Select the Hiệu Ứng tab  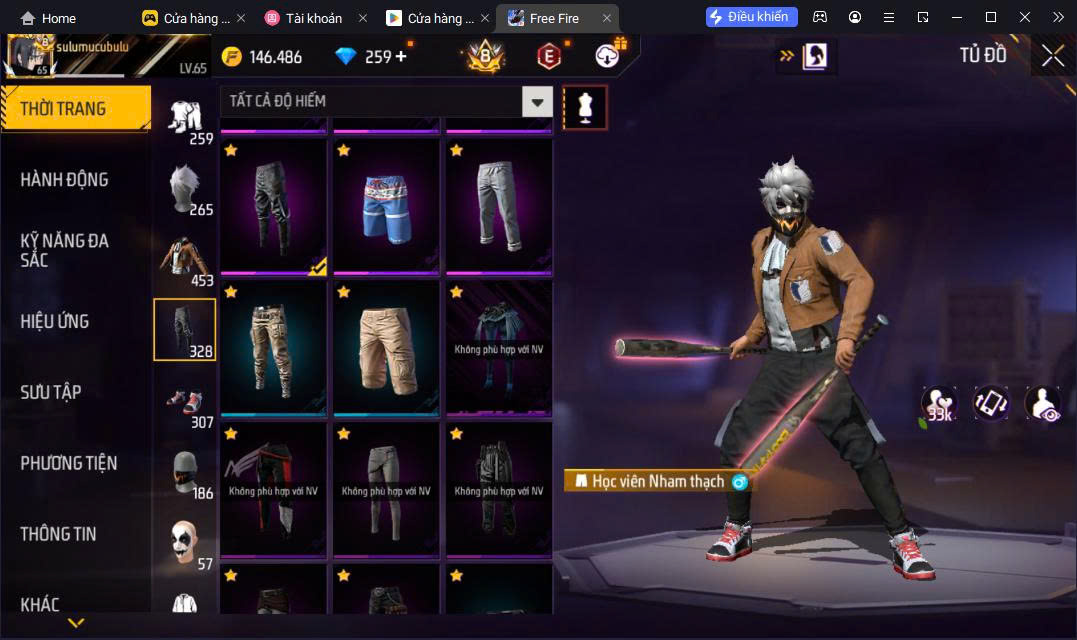click(x=55, y=321)
